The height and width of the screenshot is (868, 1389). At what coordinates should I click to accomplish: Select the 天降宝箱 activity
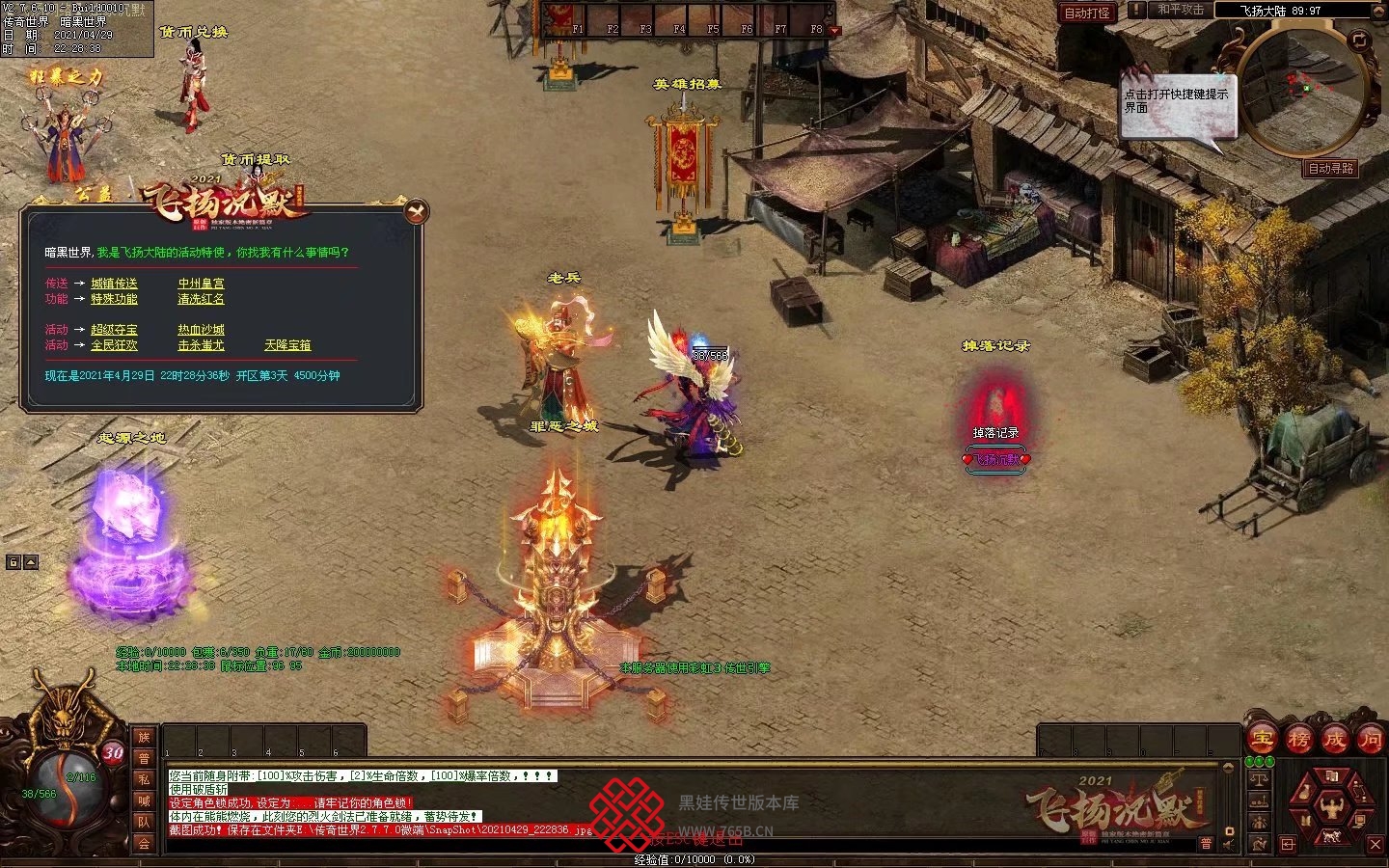(287, 345)
